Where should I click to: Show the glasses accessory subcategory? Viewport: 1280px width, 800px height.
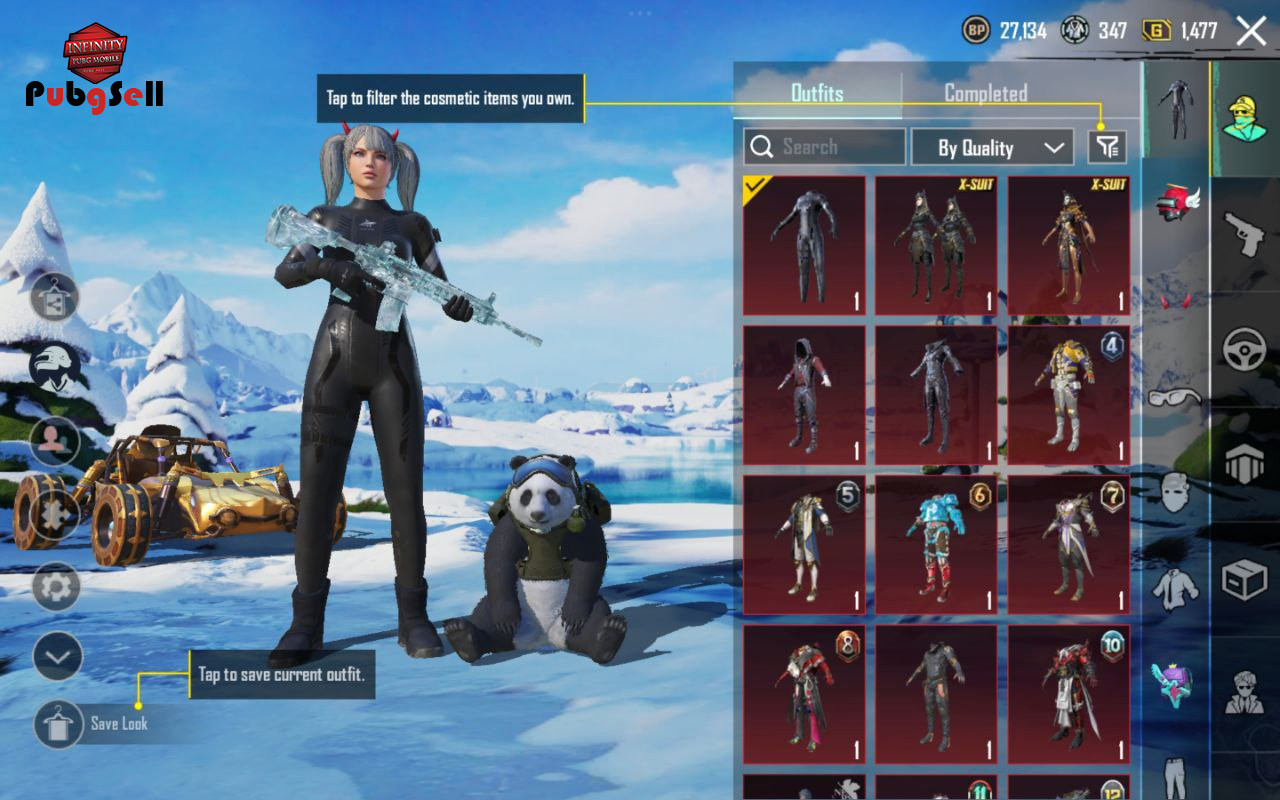1175,398
